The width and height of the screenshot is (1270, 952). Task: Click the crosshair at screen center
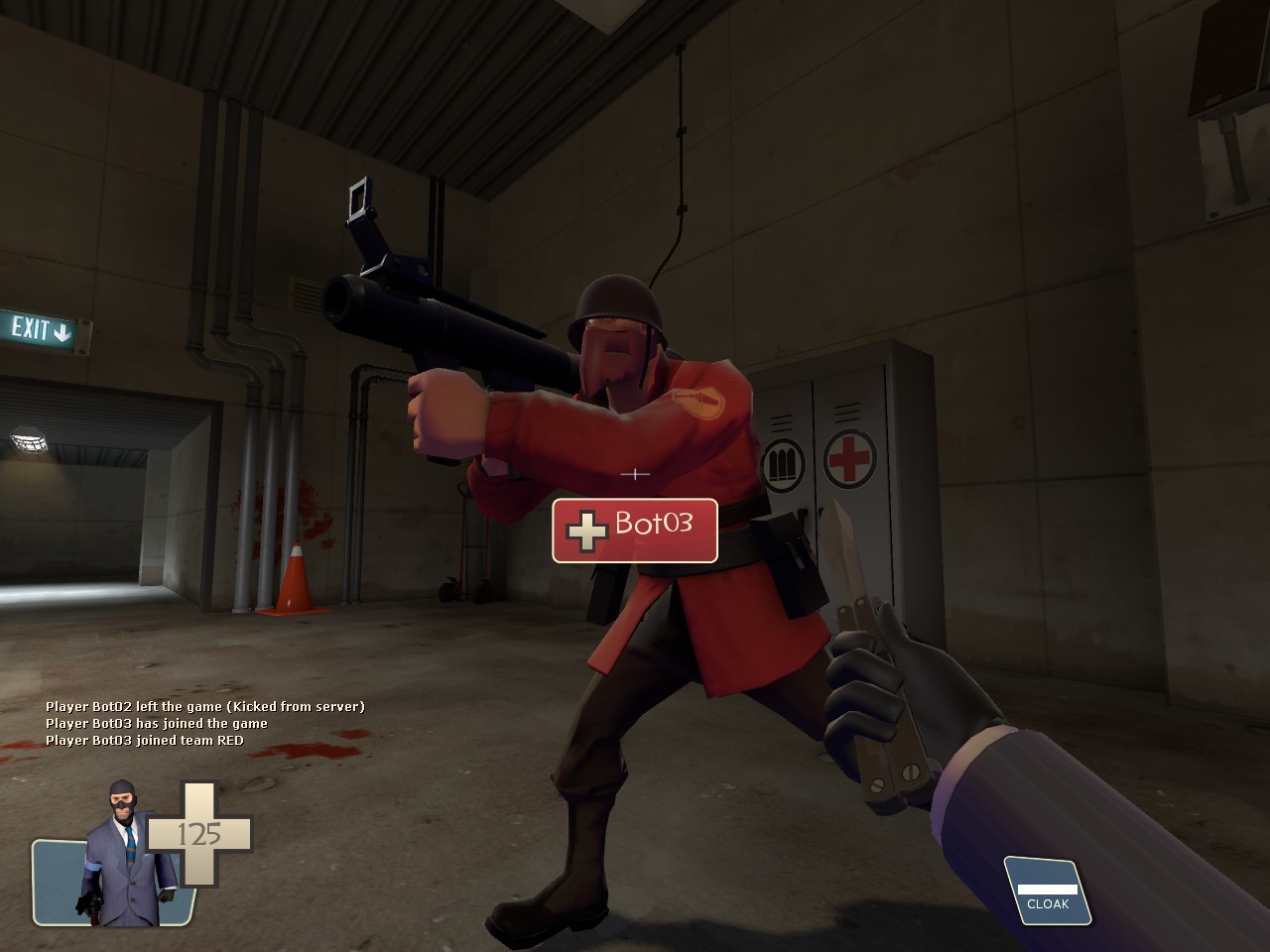pos(634,475)
